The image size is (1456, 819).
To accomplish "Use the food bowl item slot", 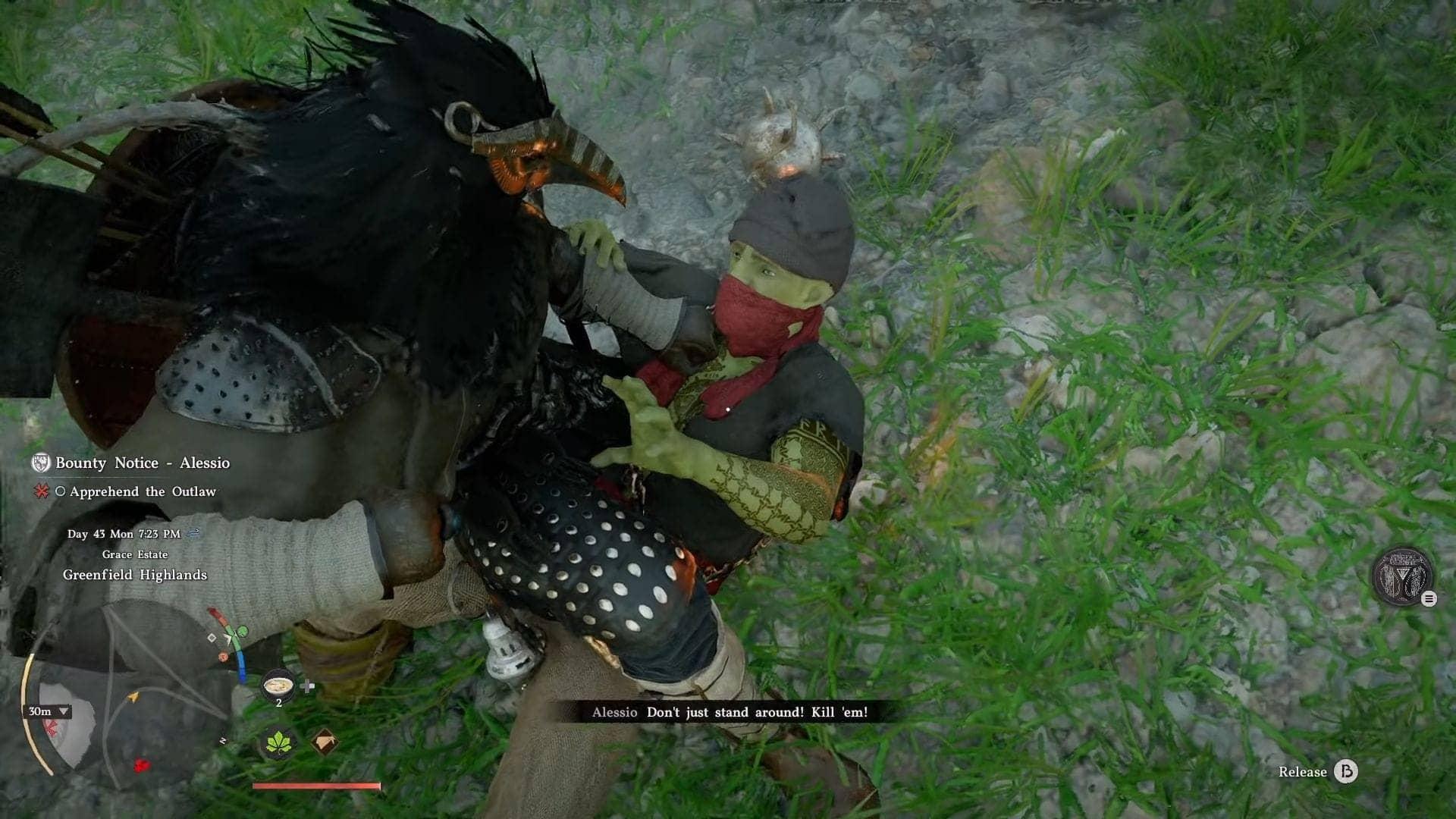I will [x=278, y=686].
